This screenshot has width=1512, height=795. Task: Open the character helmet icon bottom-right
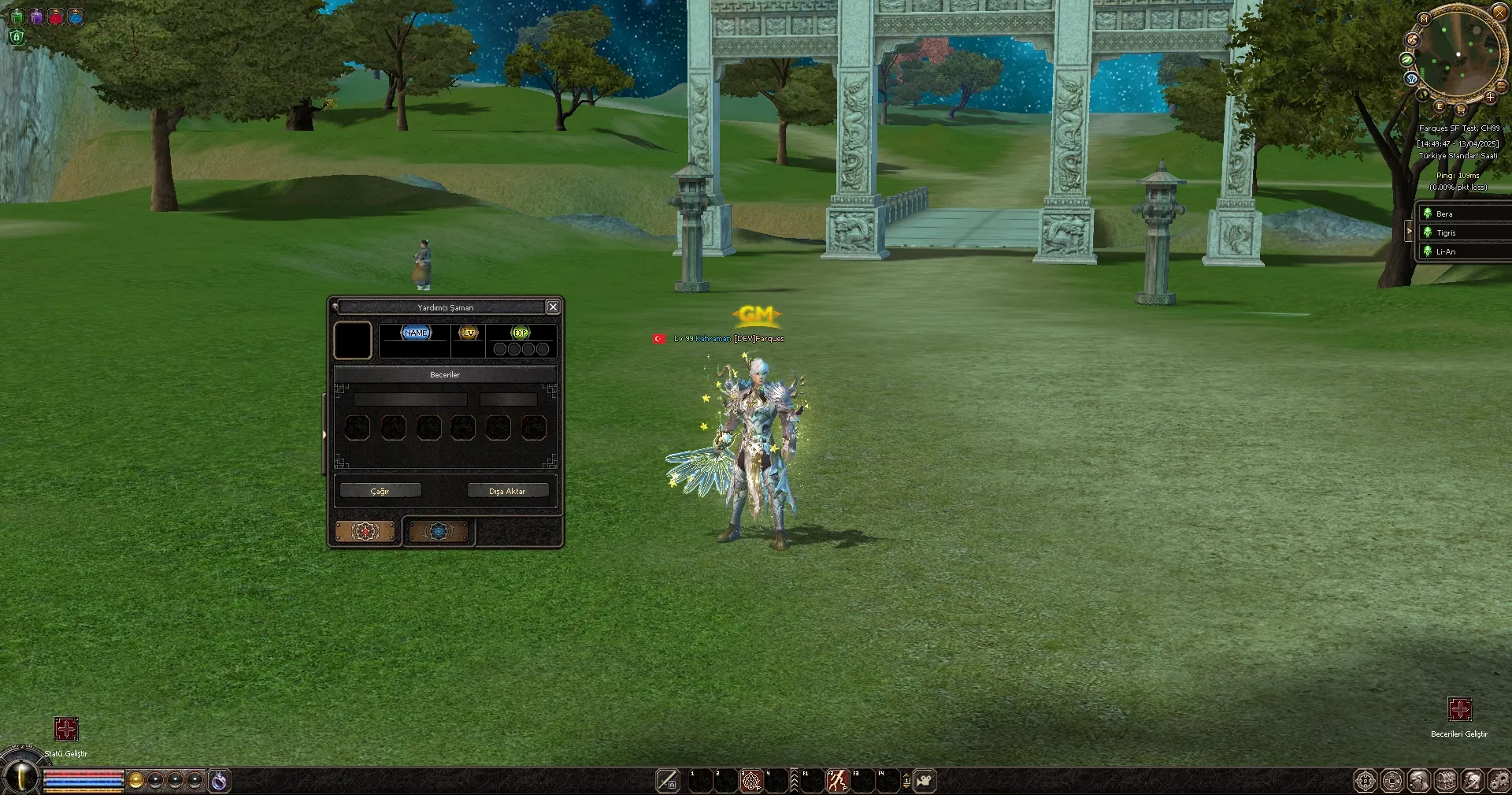coord(1470,781)
